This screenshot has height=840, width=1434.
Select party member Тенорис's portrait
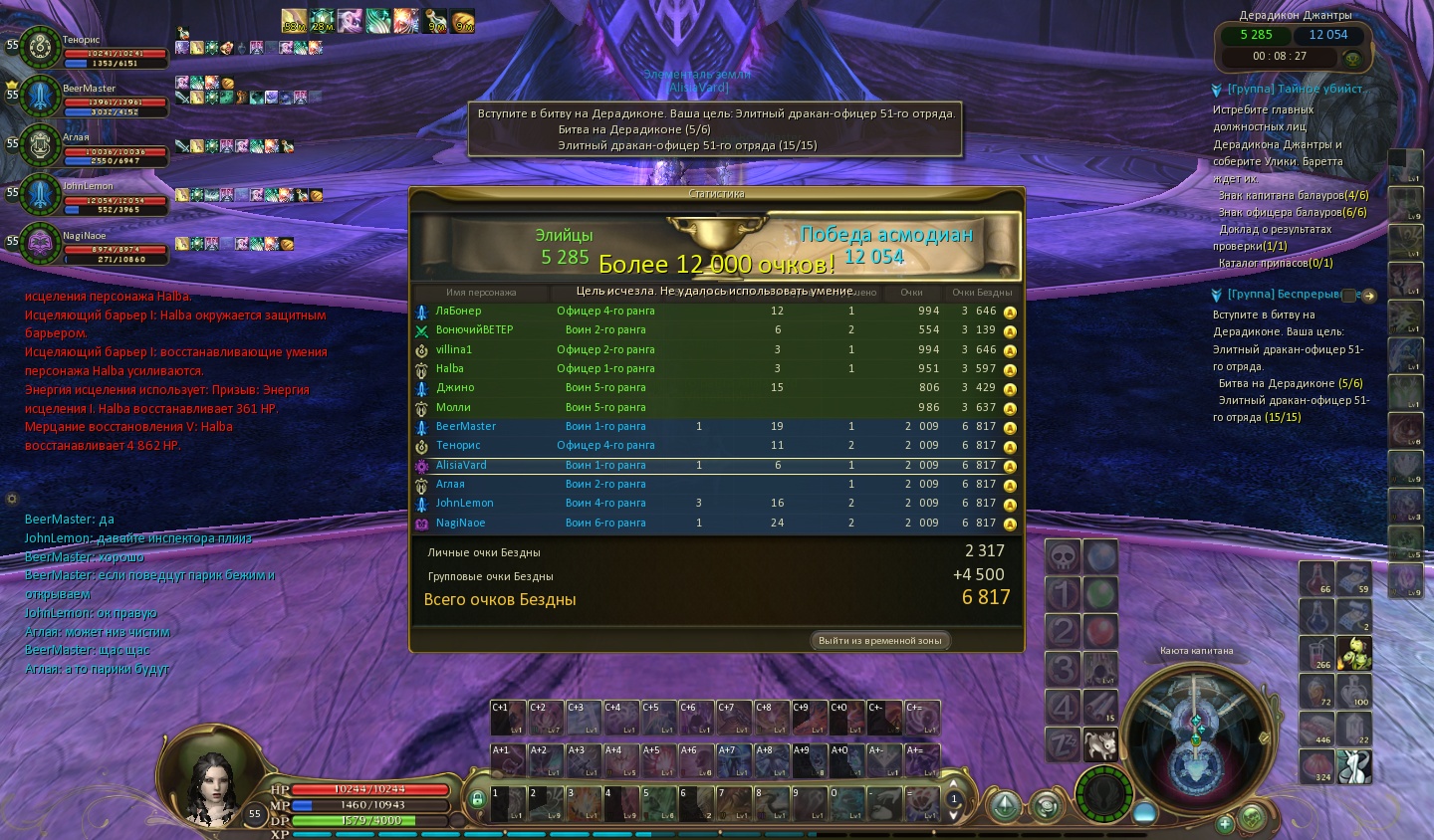pos(40,47)
